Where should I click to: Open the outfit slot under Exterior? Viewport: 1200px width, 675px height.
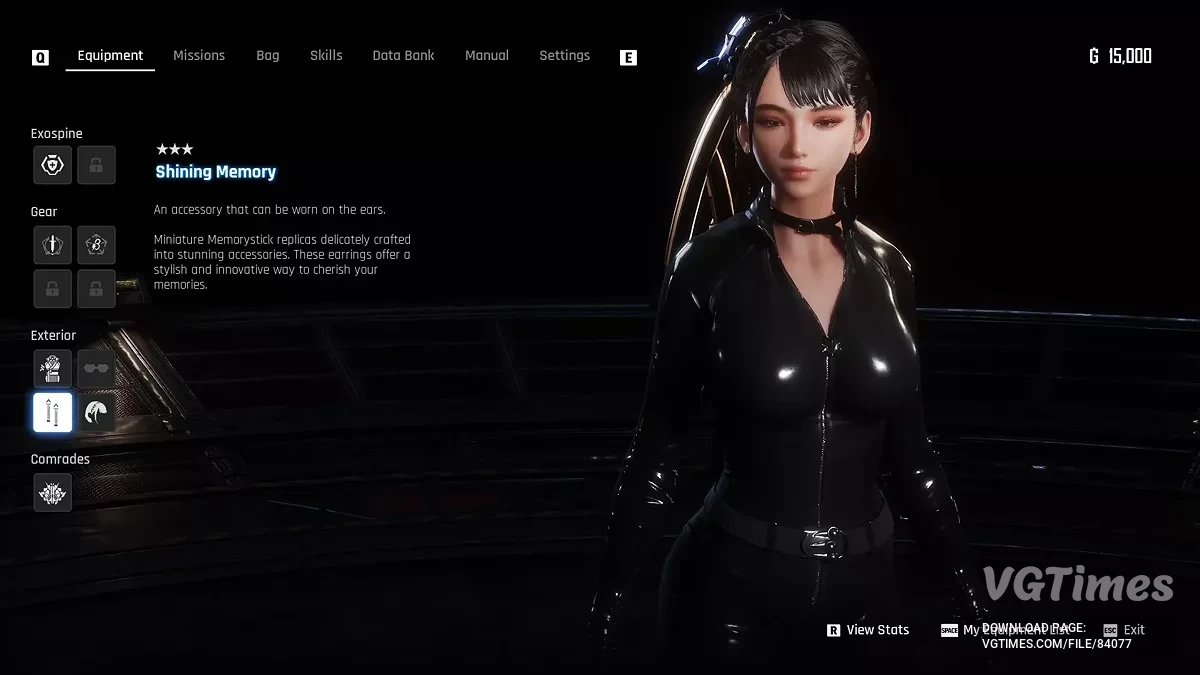coord(53,369)
